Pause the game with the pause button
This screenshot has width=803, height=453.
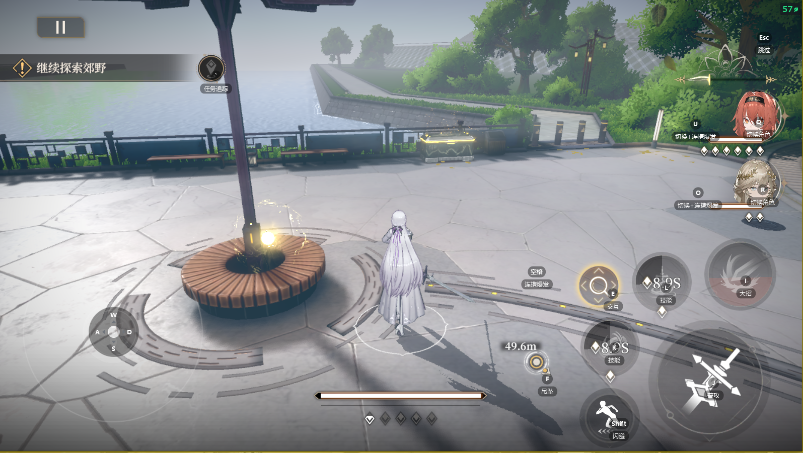tap(60, 27)
